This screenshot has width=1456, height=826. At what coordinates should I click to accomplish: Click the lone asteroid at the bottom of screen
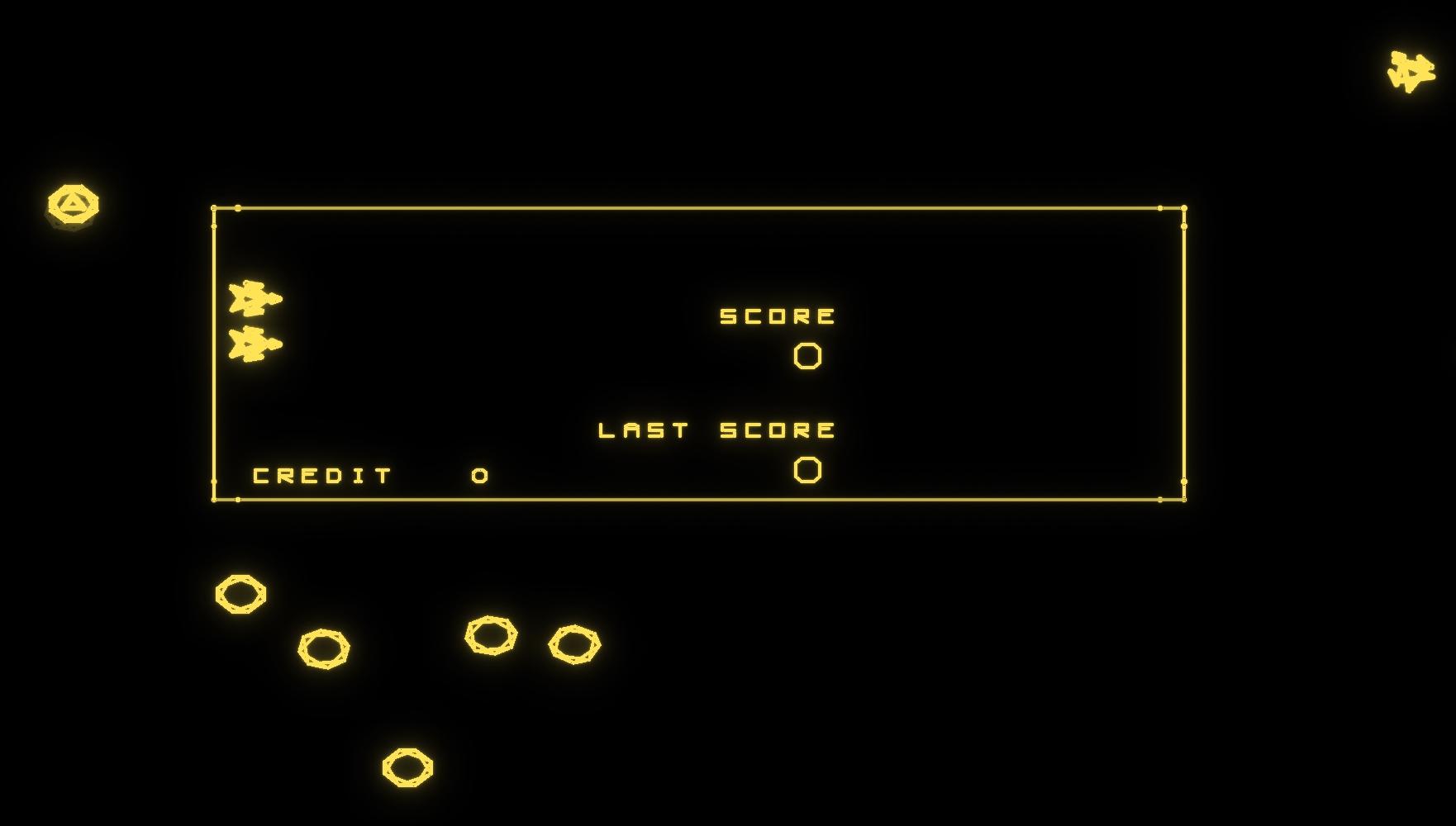pyautogui.click(x=407, y=767)
